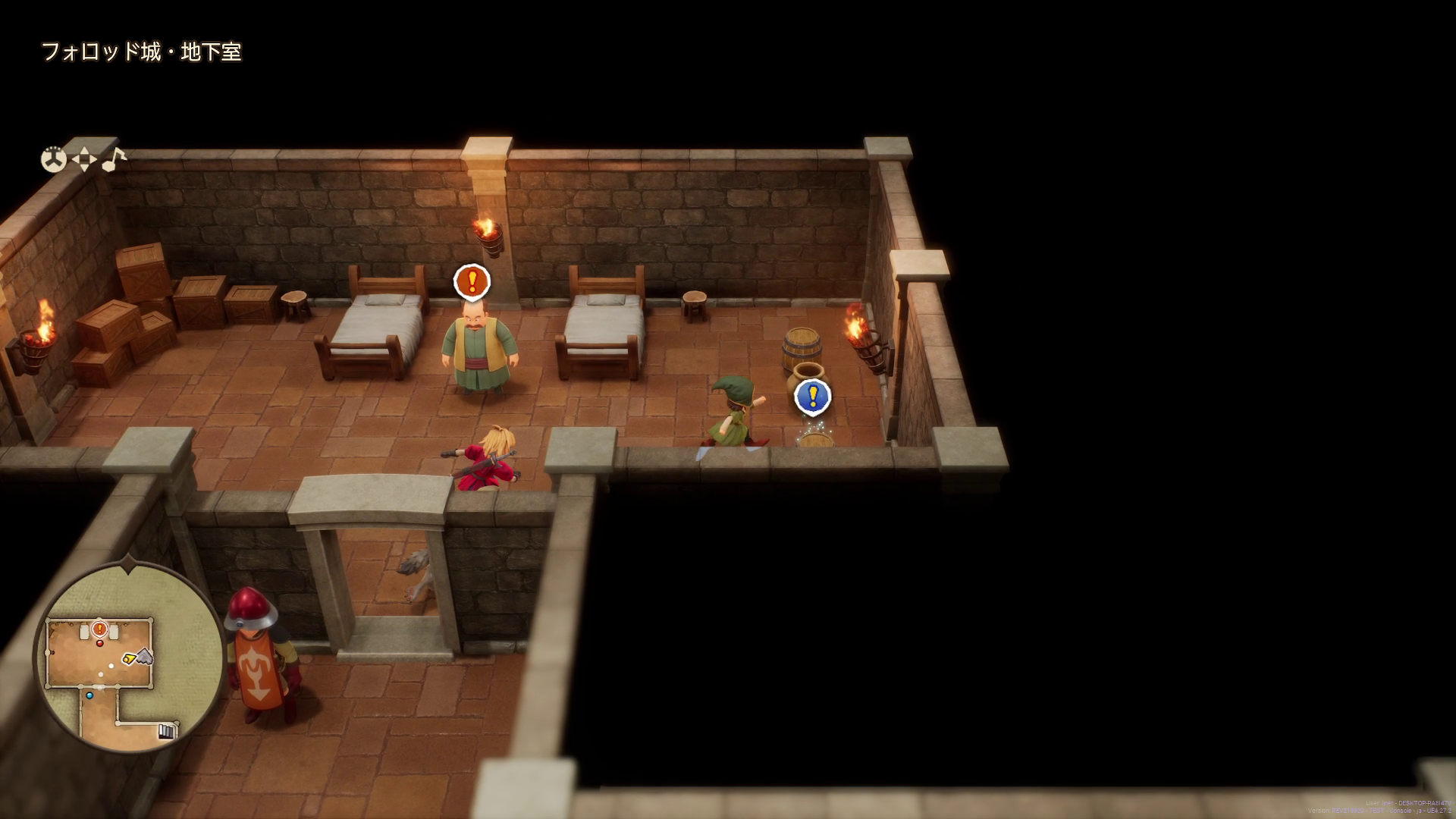Open the circular ring menu icon

pos(53,159)
